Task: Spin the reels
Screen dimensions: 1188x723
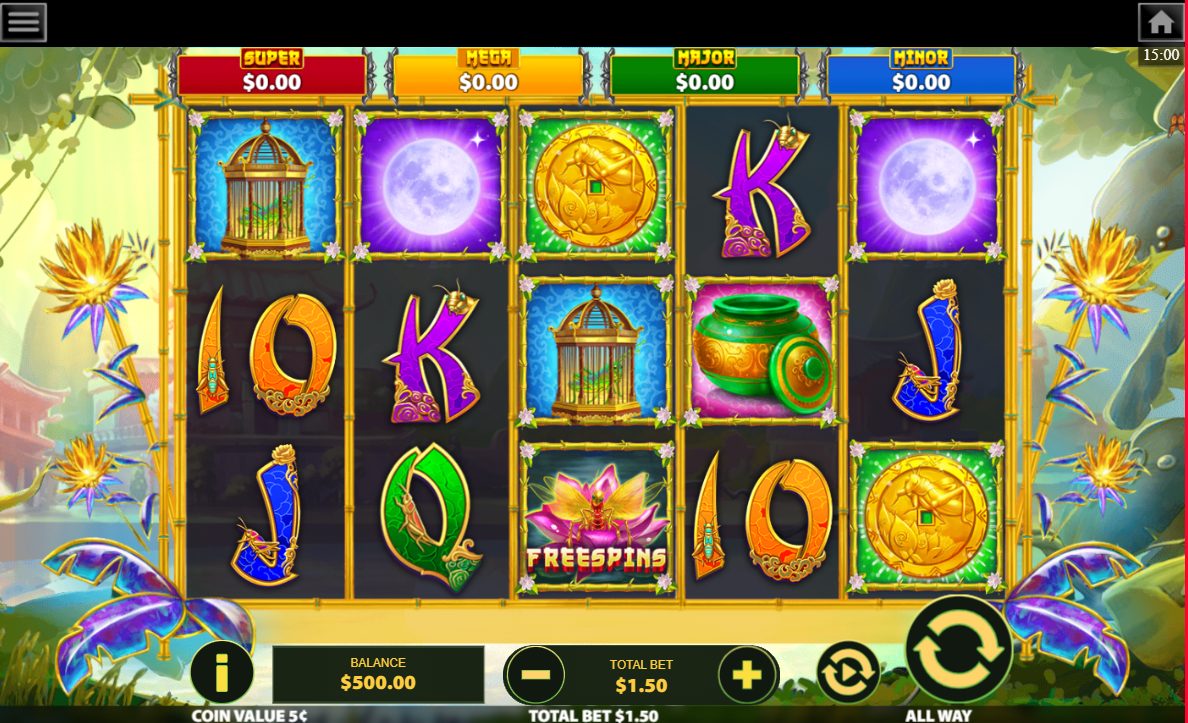Action: [958, 650]
